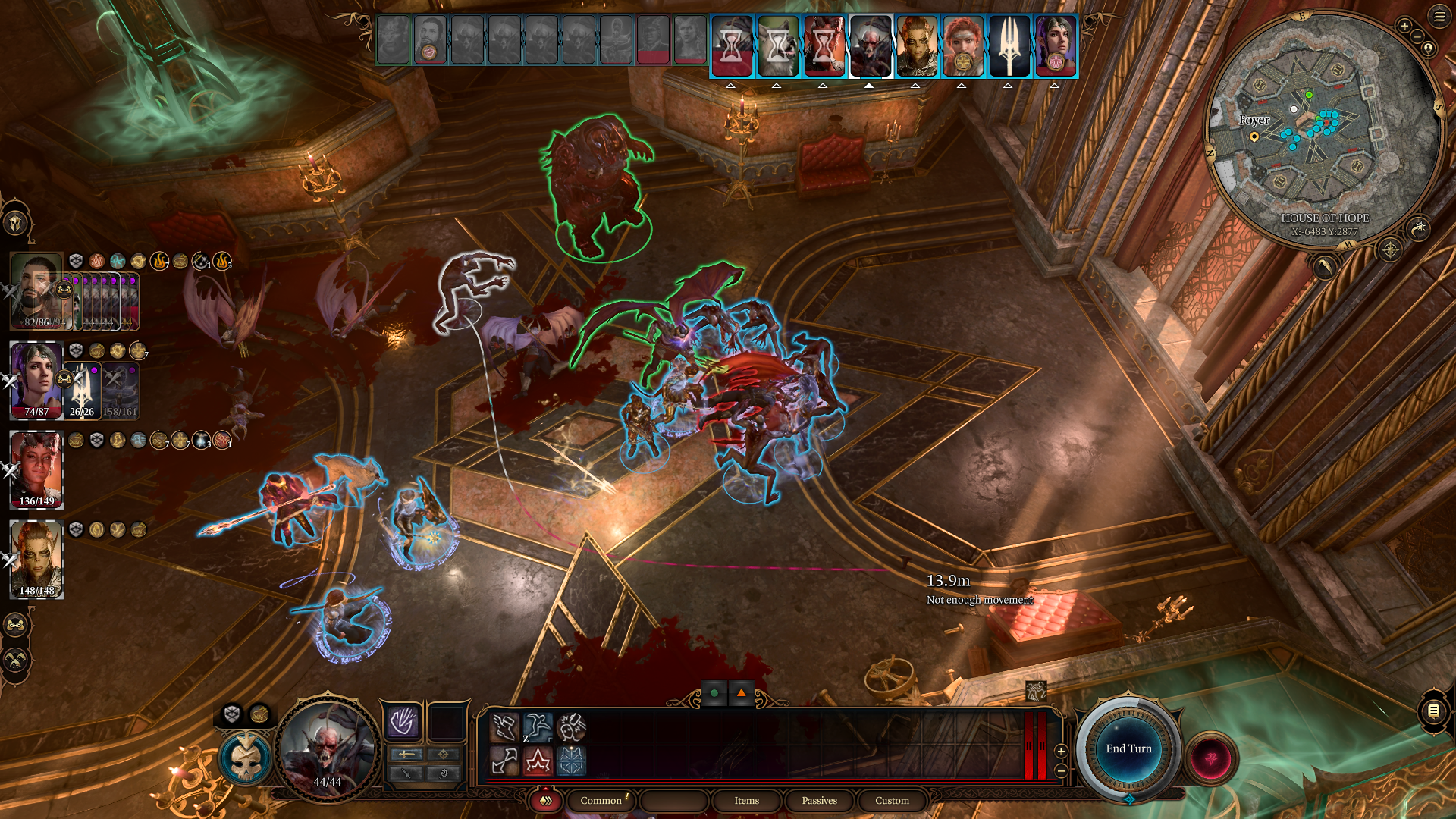Image resolution: width=1456 pixels, height=819 pixels.
Task: Switch to the Items hotbar tab
Action: point(745,801)
